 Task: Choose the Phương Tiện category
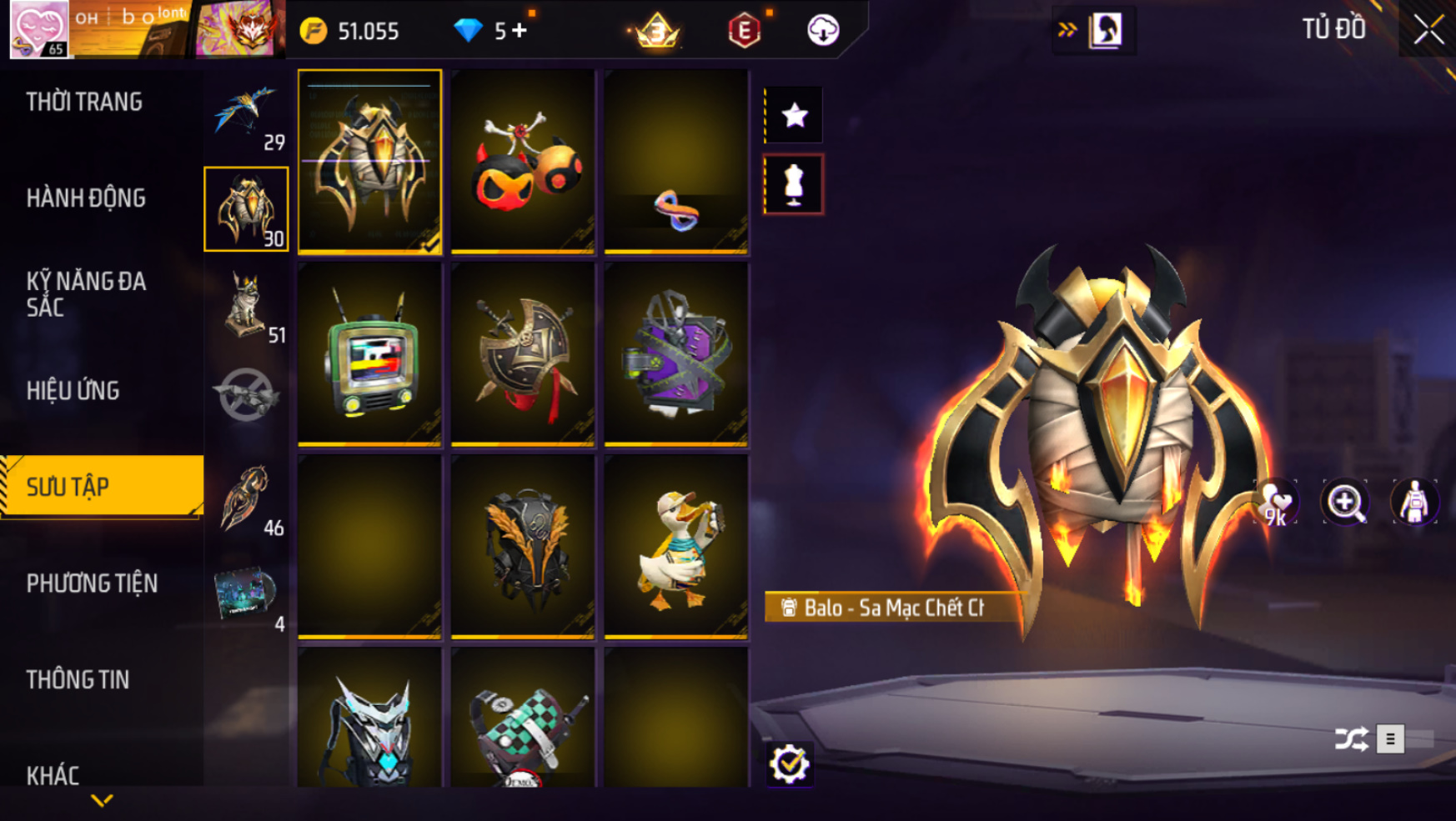(92, 583)
